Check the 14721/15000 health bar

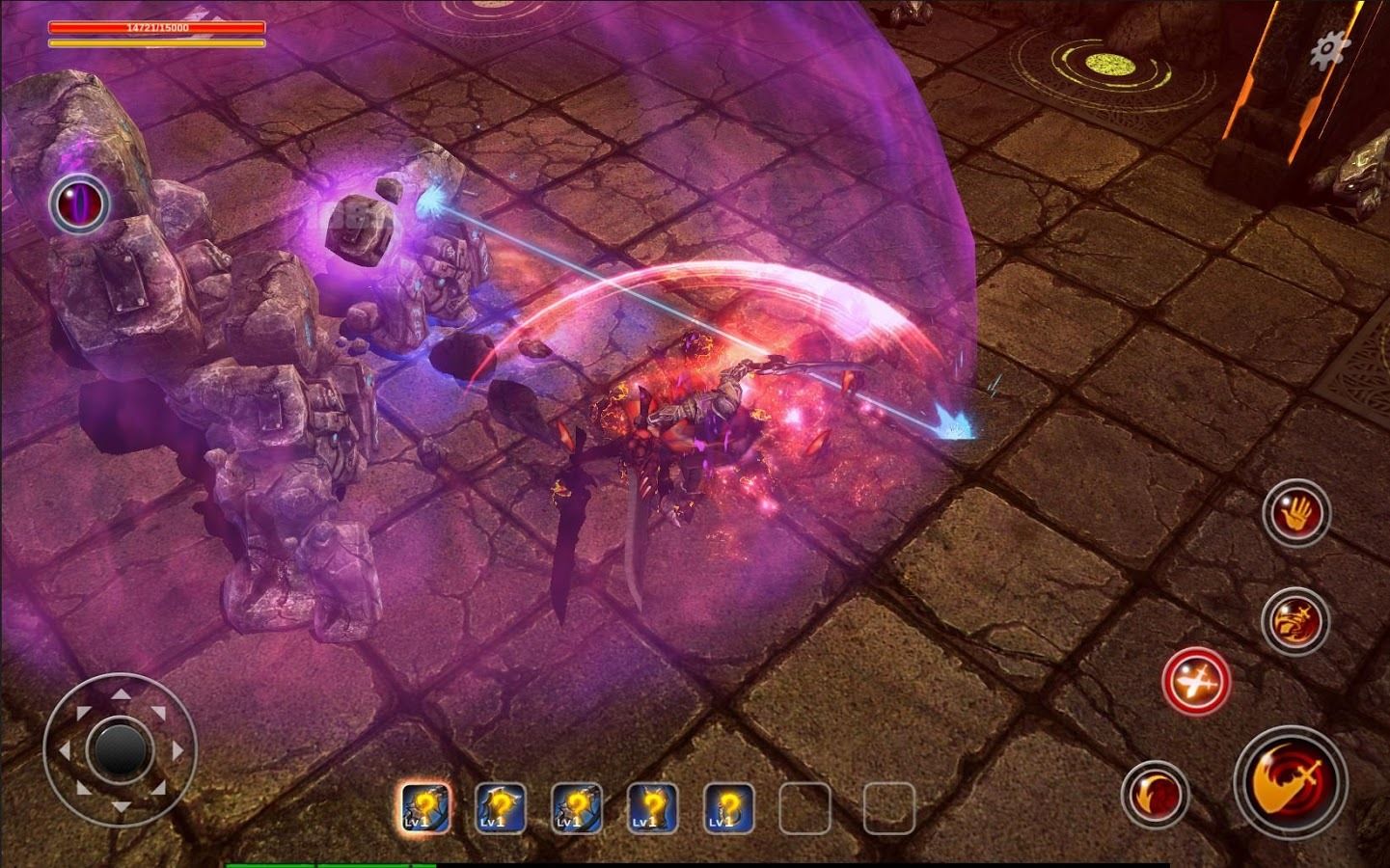point(154,29)
